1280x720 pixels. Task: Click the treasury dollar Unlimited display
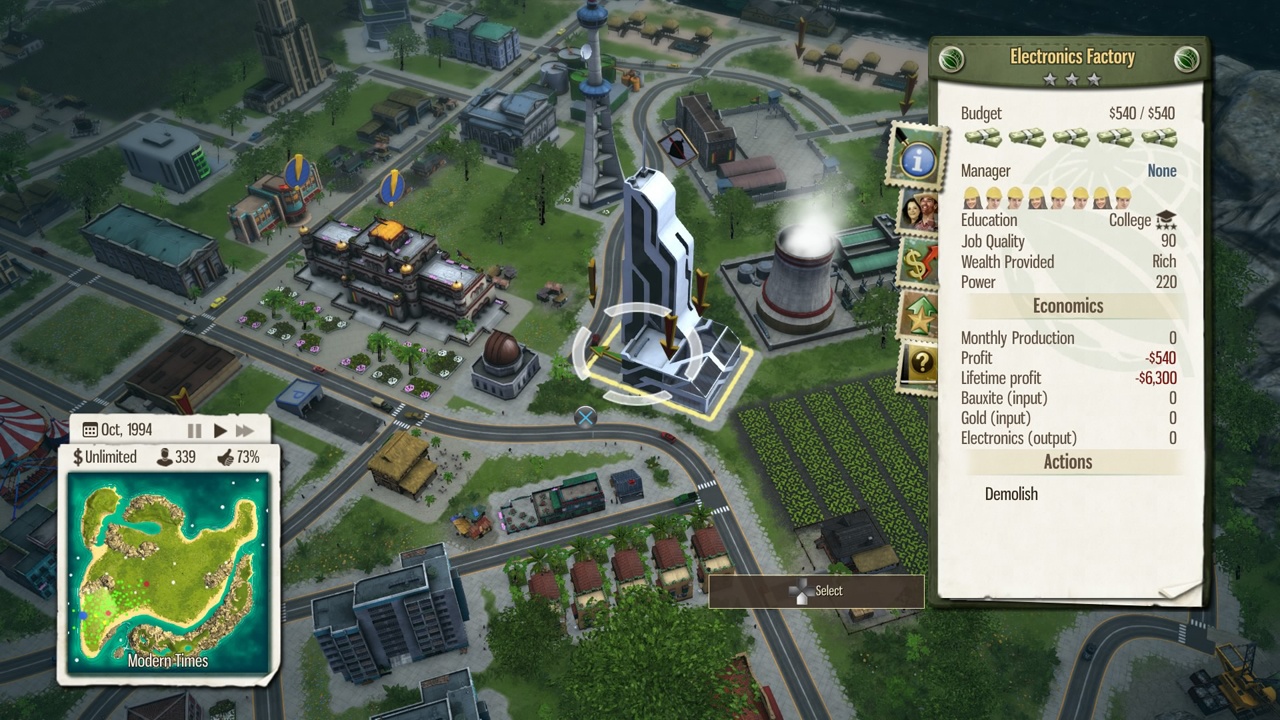coord(105,457)
